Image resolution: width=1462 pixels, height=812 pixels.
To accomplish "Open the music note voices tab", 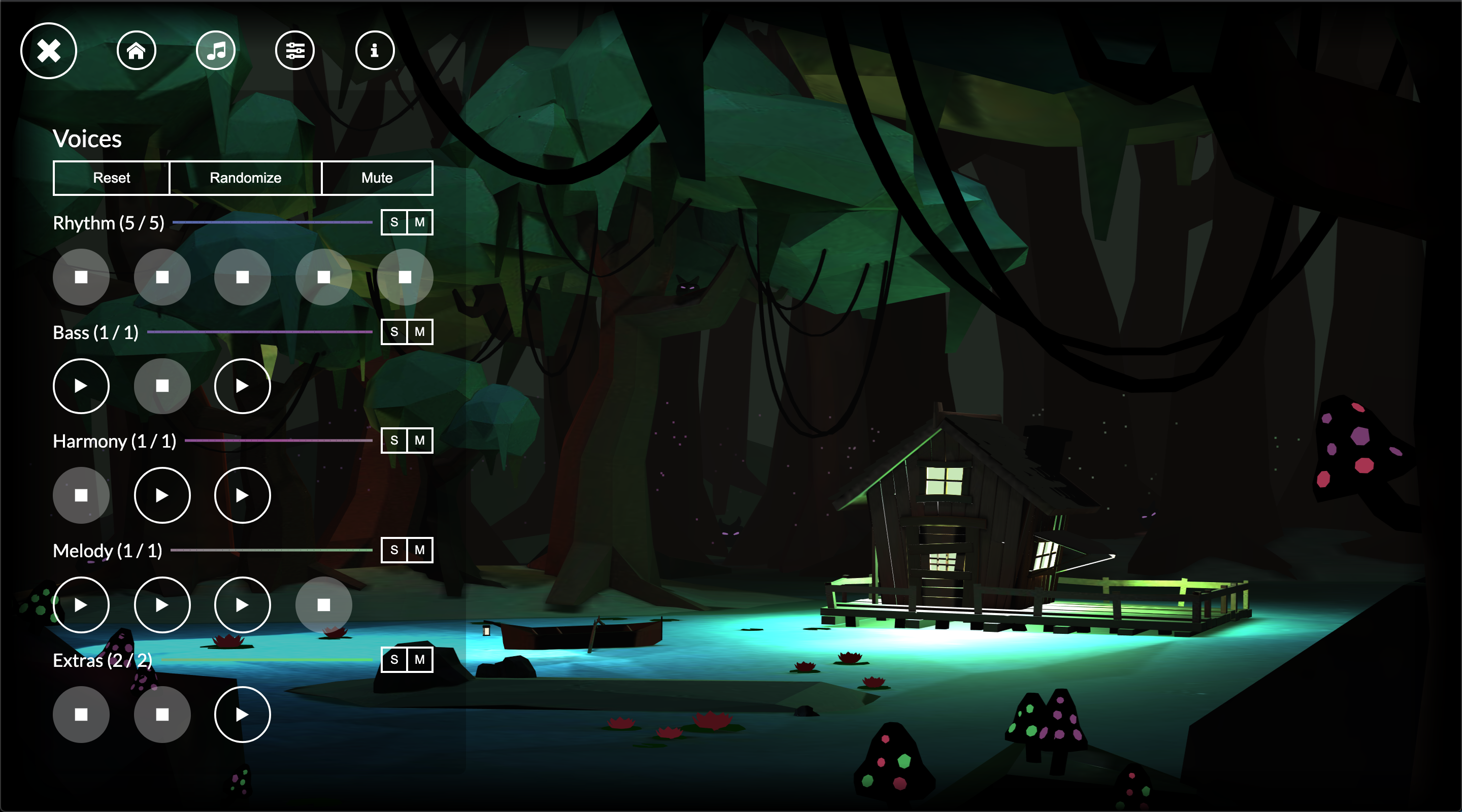I will pyautogui.click(x=216, y=51).
